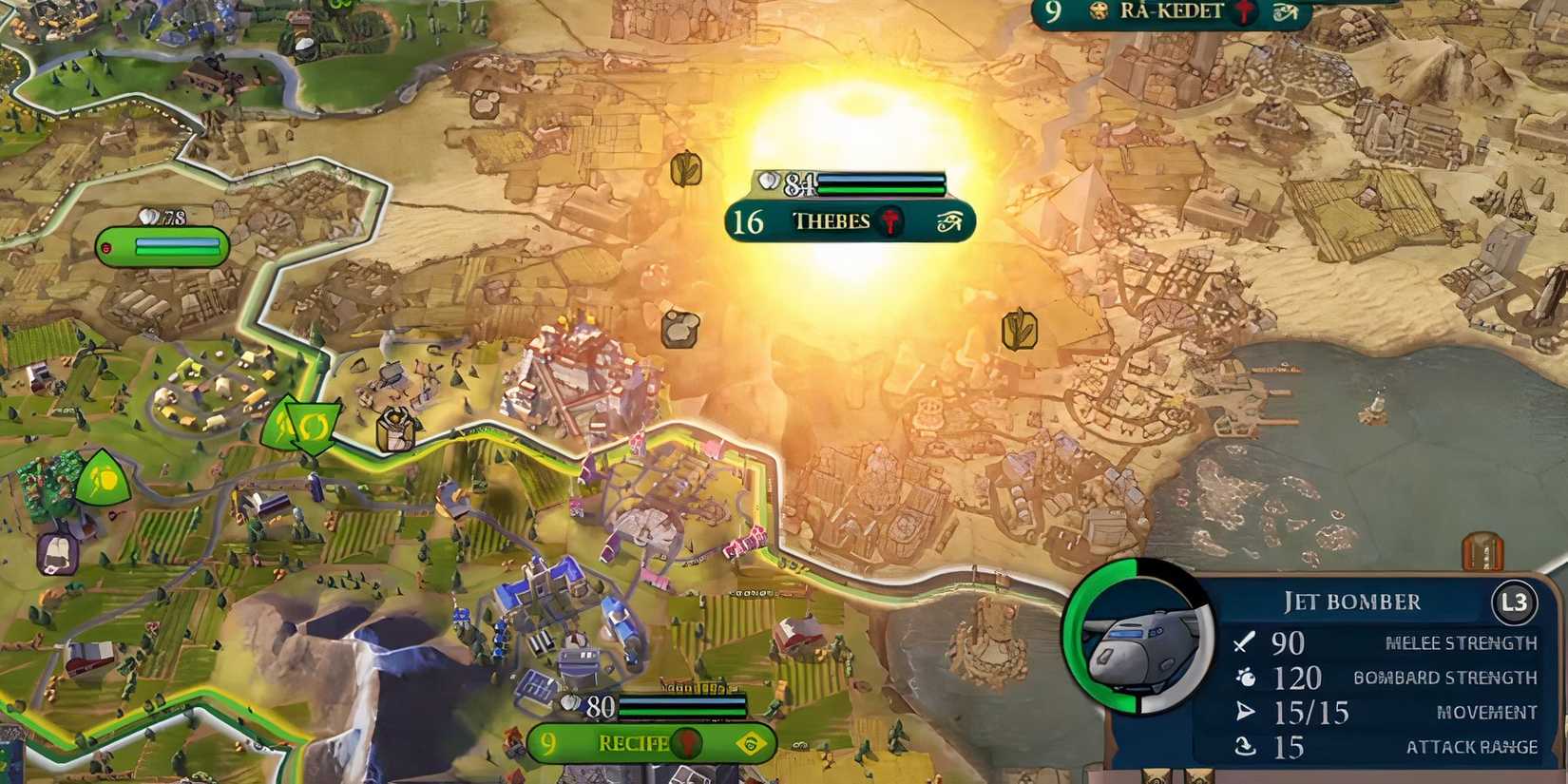This screenshot has height=784, width=1568.
Task: Click the stone resource icon below Thebes
Action: pyautogui.click(x=679, y=332)
